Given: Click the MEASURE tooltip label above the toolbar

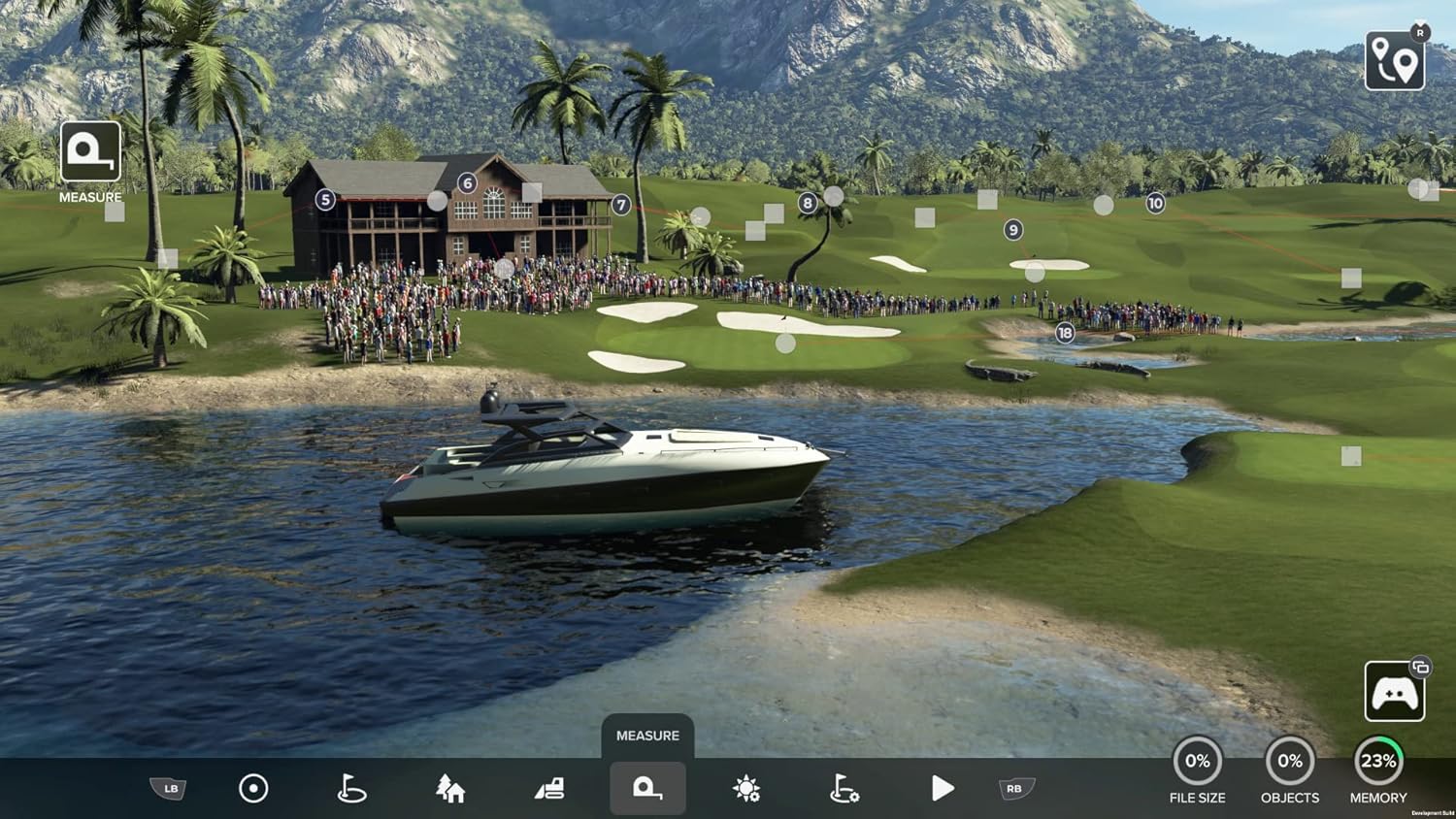Looking at the screenshot, I should [x=646, y=736].
